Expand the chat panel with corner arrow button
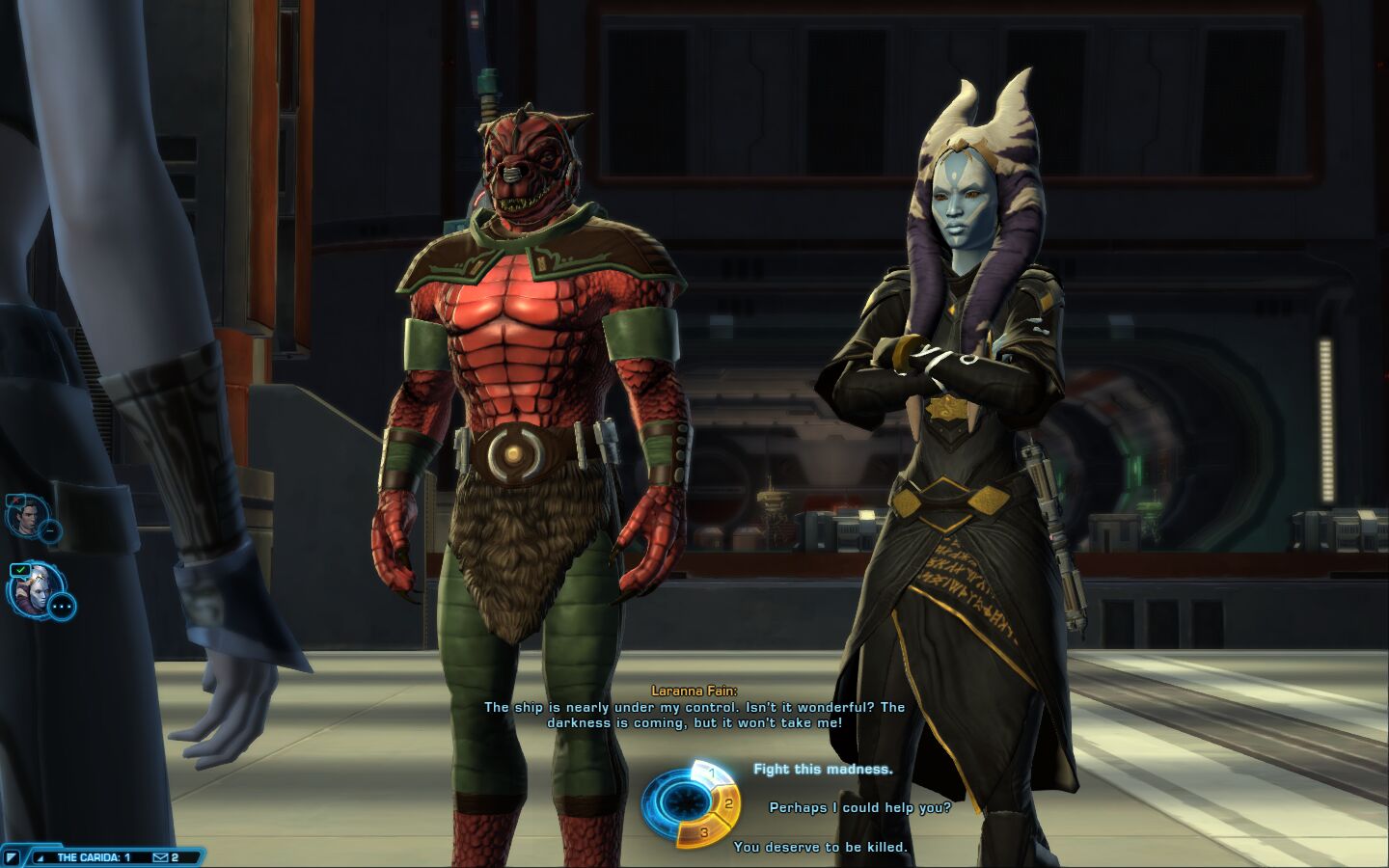This screenshot has width=1389, height=868. (12, 857)
